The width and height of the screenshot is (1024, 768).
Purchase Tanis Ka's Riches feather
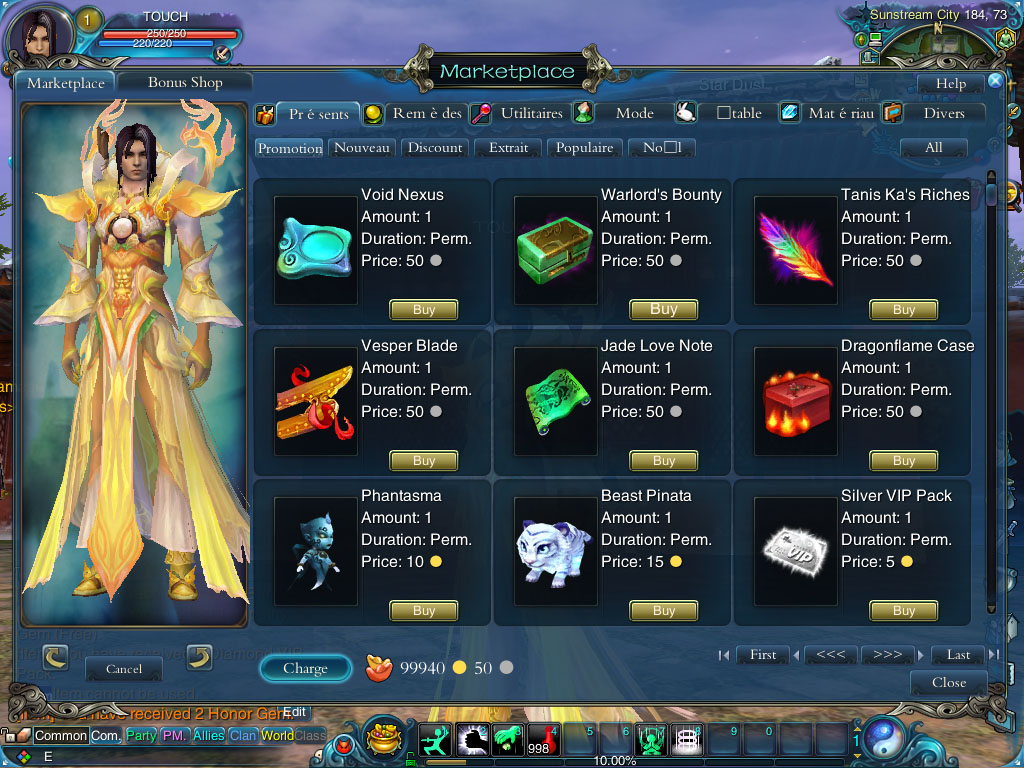(x=904, y=310)
